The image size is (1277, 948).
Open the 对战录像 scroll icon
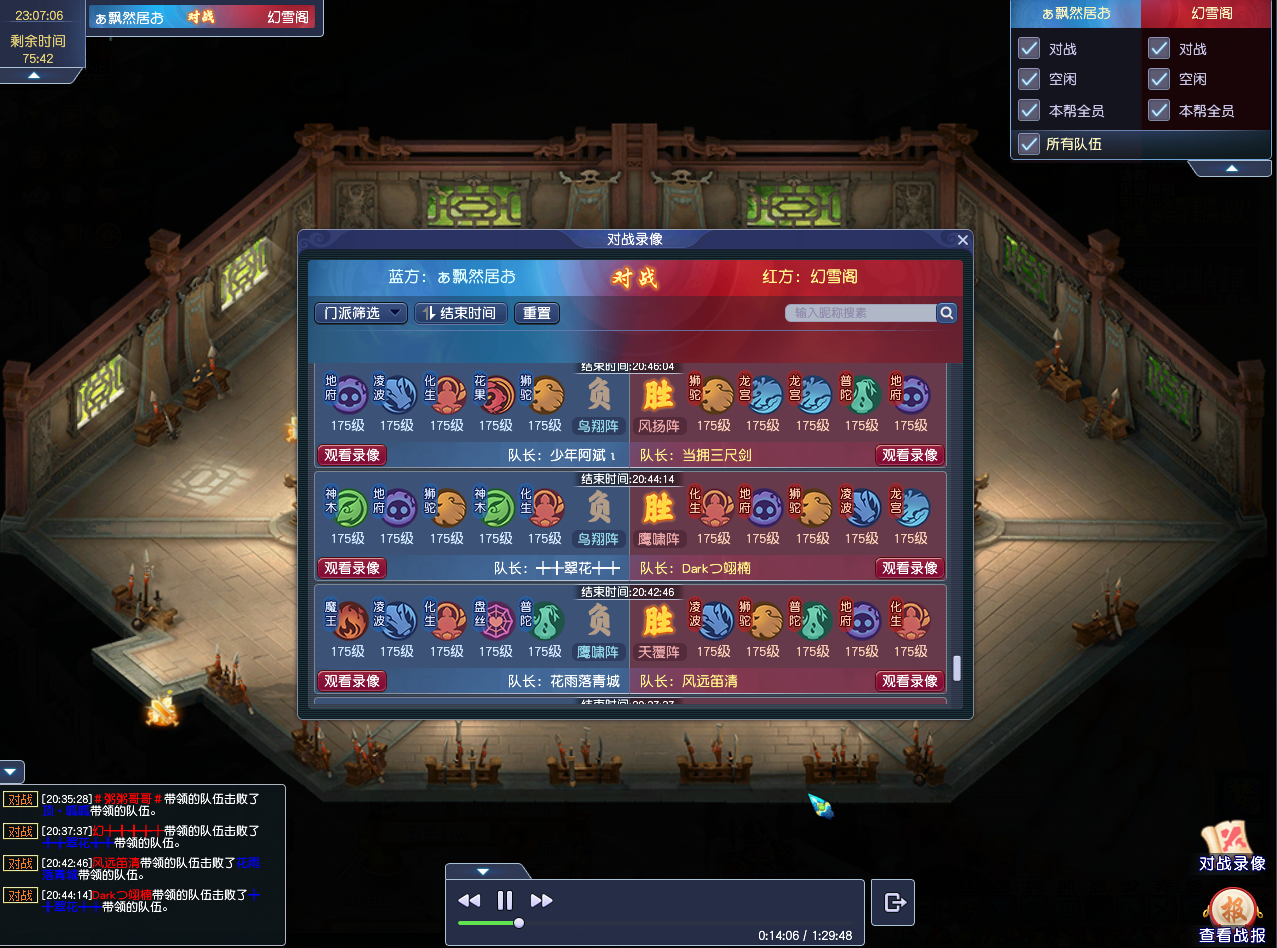[x=1231, y=844]
